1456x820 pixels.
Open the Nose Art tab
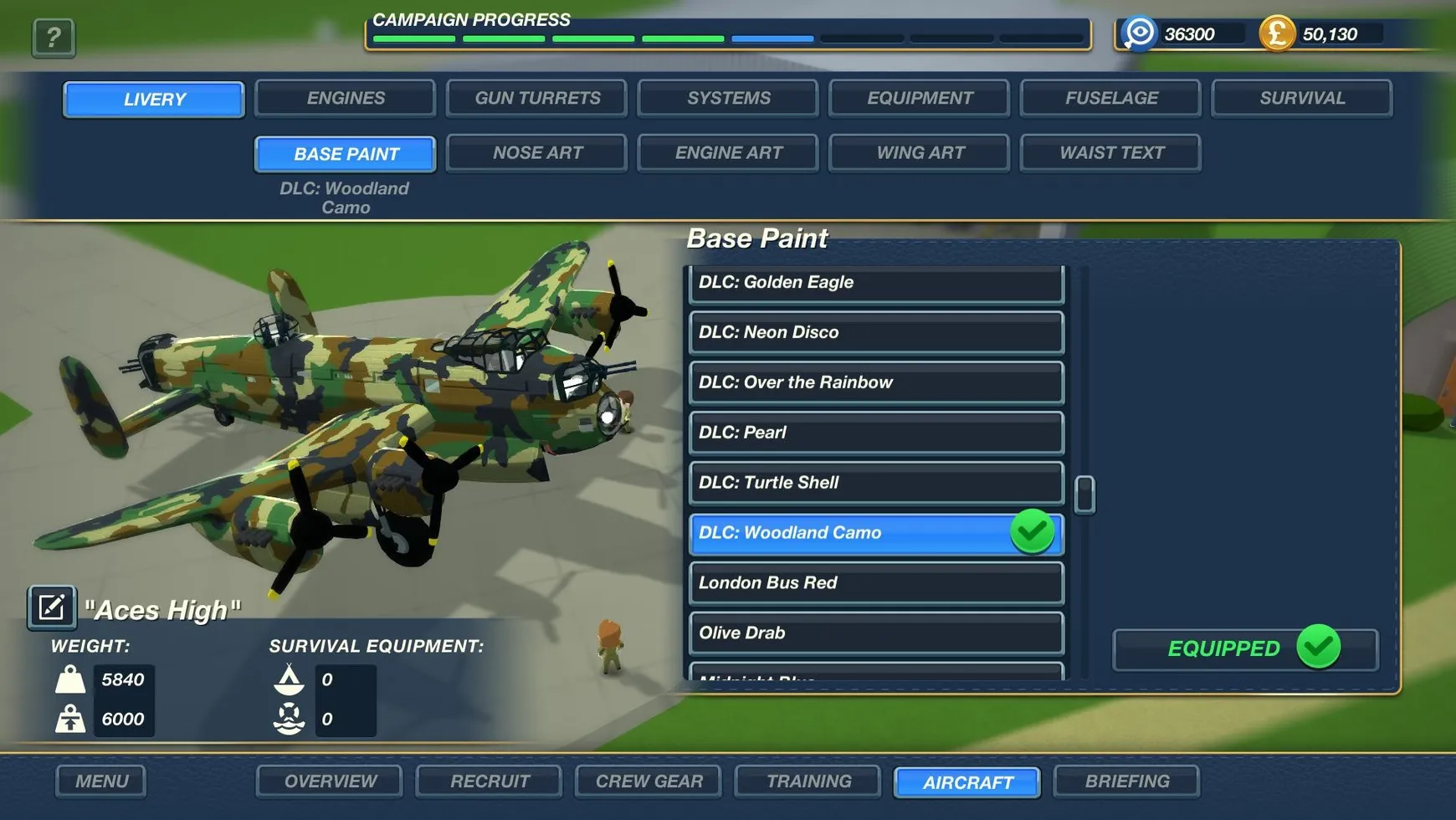(536, 152)
